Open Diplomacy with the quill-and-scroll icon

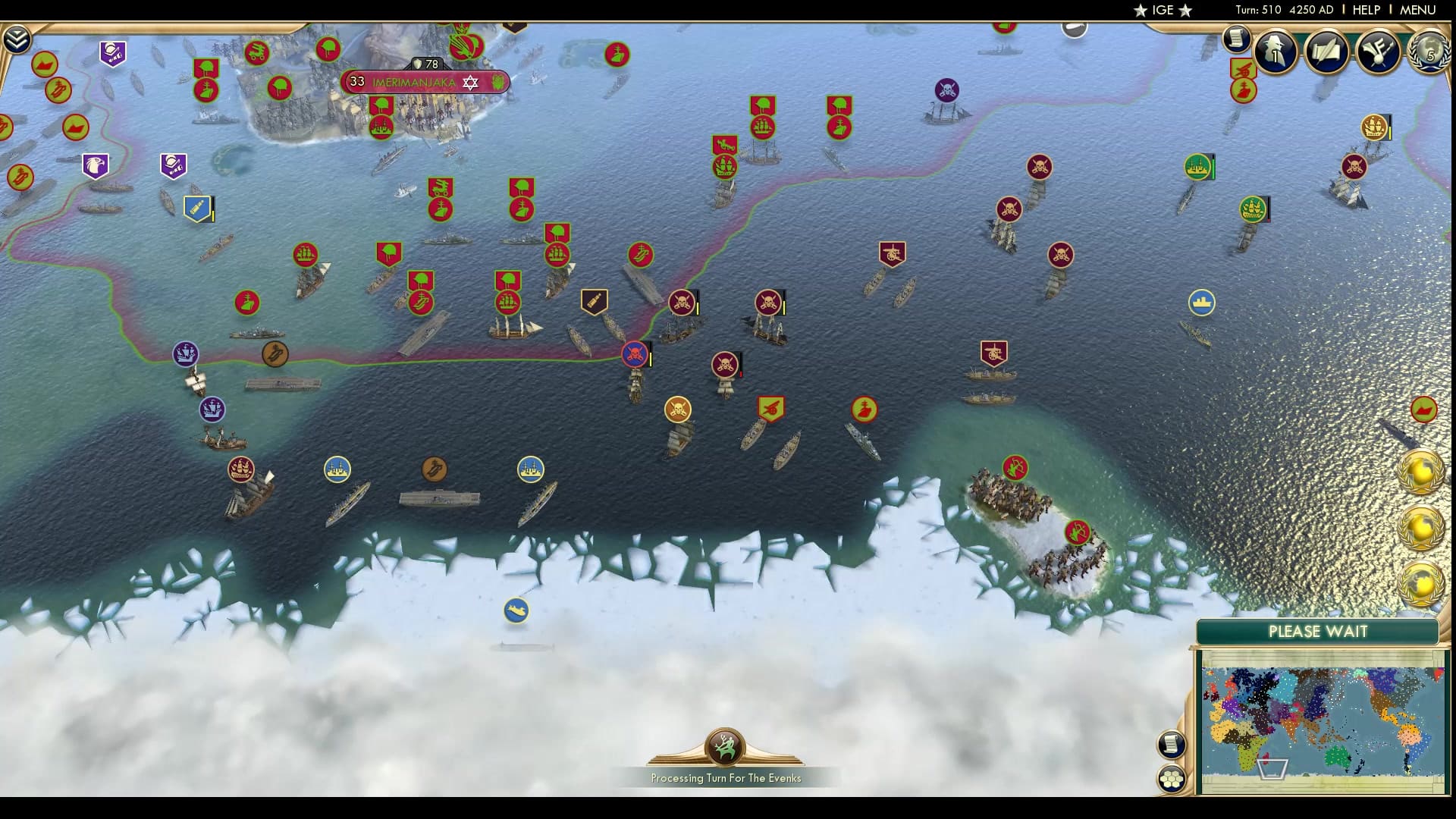1326,52
